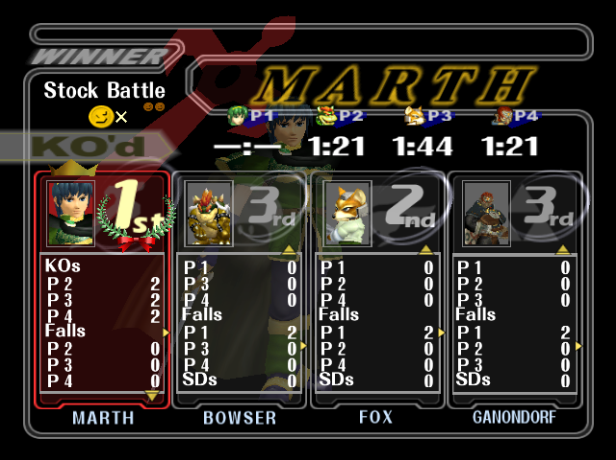This screenshot has width=616, height=460.
Task: Select Bowser's character portrait
Action: 209,213
